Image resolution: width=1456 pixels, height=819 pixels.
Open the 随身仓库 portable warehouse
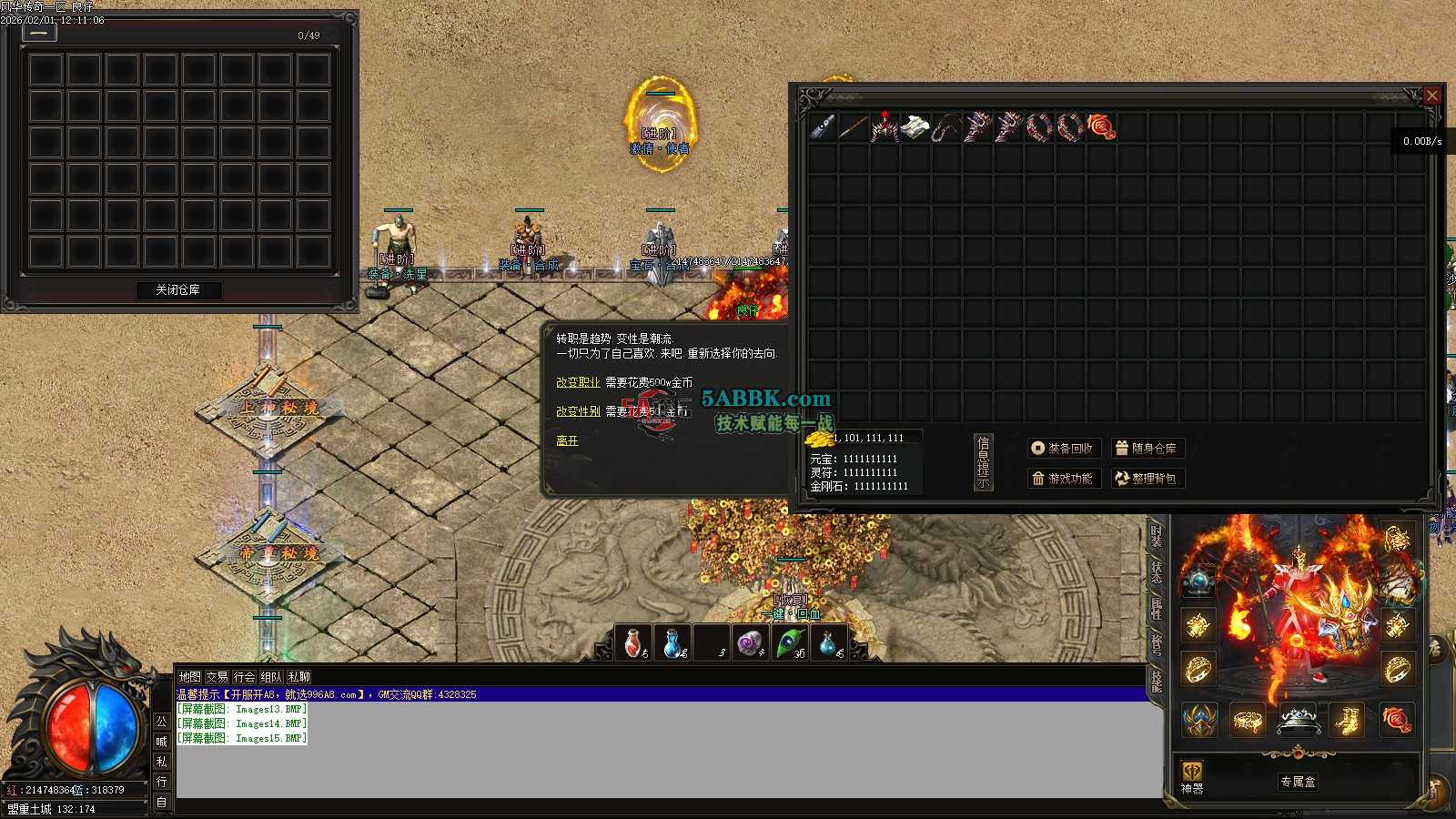pyautogui.click(x=1147, y=449)
